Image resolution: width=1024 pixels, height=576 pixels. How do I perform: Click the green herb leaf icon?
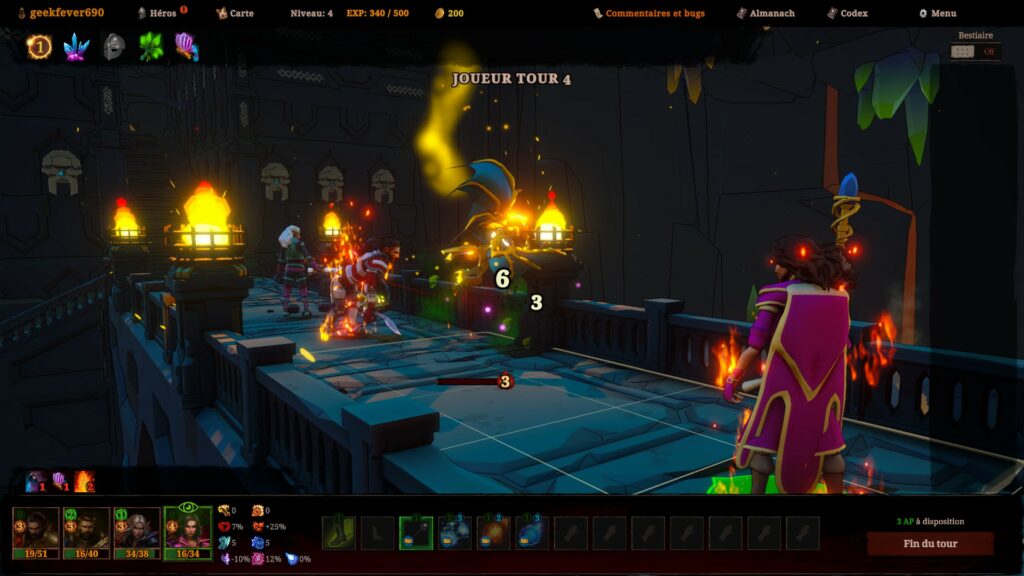tap(151, 46)
